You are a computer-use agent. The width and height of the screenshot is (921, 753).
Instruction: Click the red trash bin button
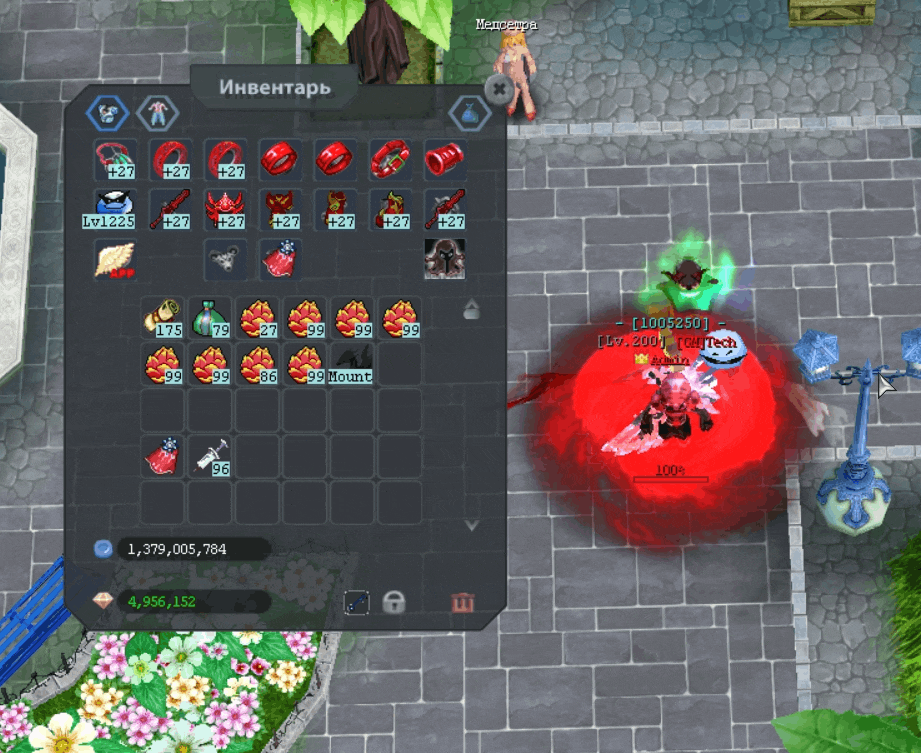[x=462, y=602]
